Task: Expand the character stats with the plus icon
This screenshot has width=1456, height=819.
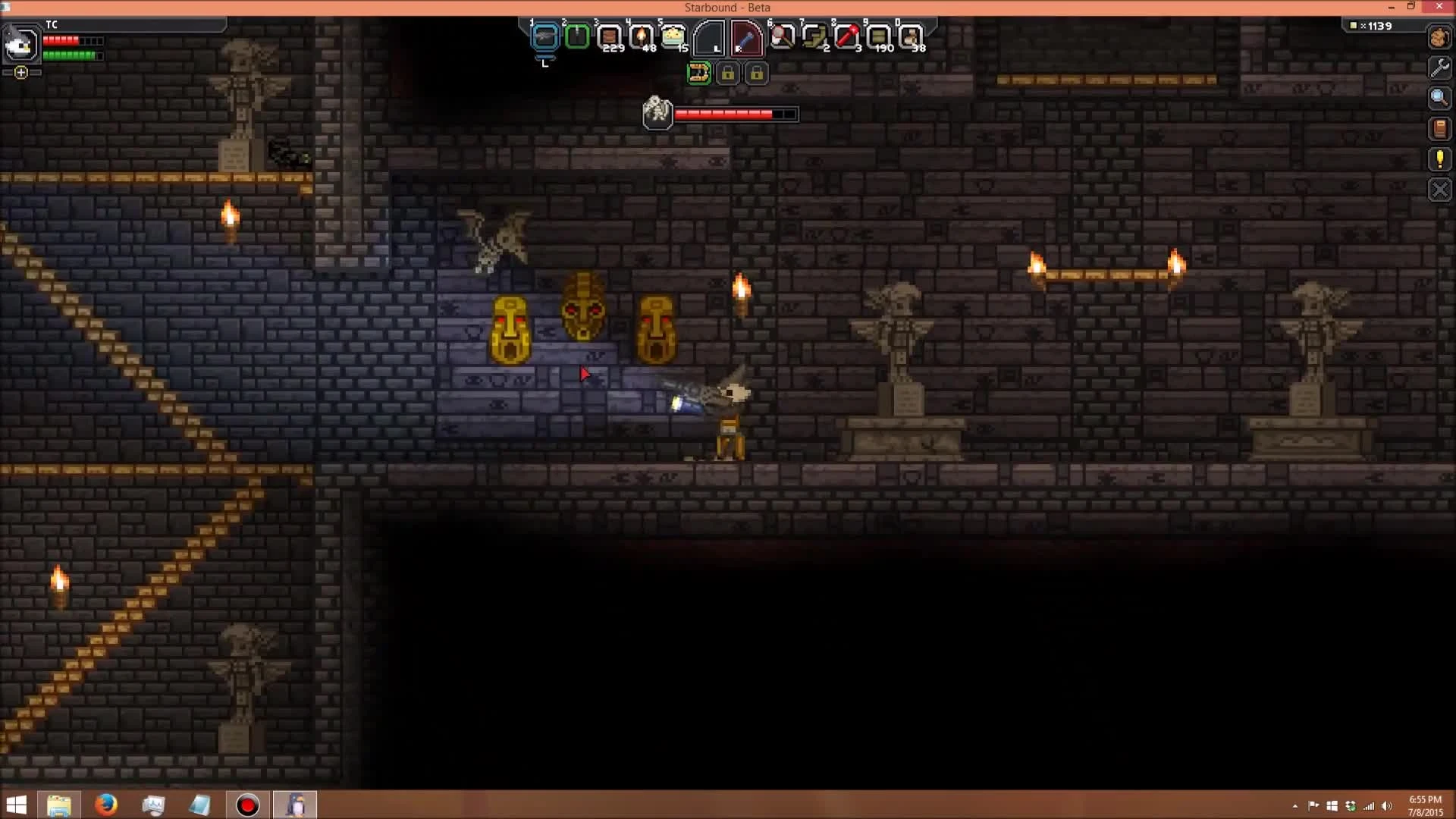Action: point(20,73)
